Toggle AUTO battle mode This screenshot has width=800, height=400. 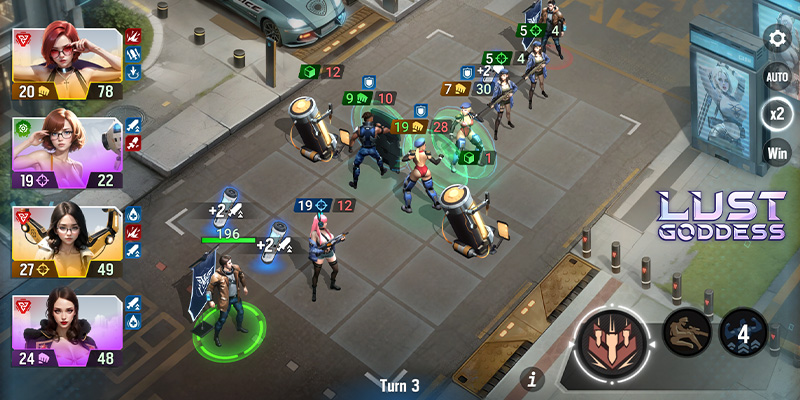point(777,77)
